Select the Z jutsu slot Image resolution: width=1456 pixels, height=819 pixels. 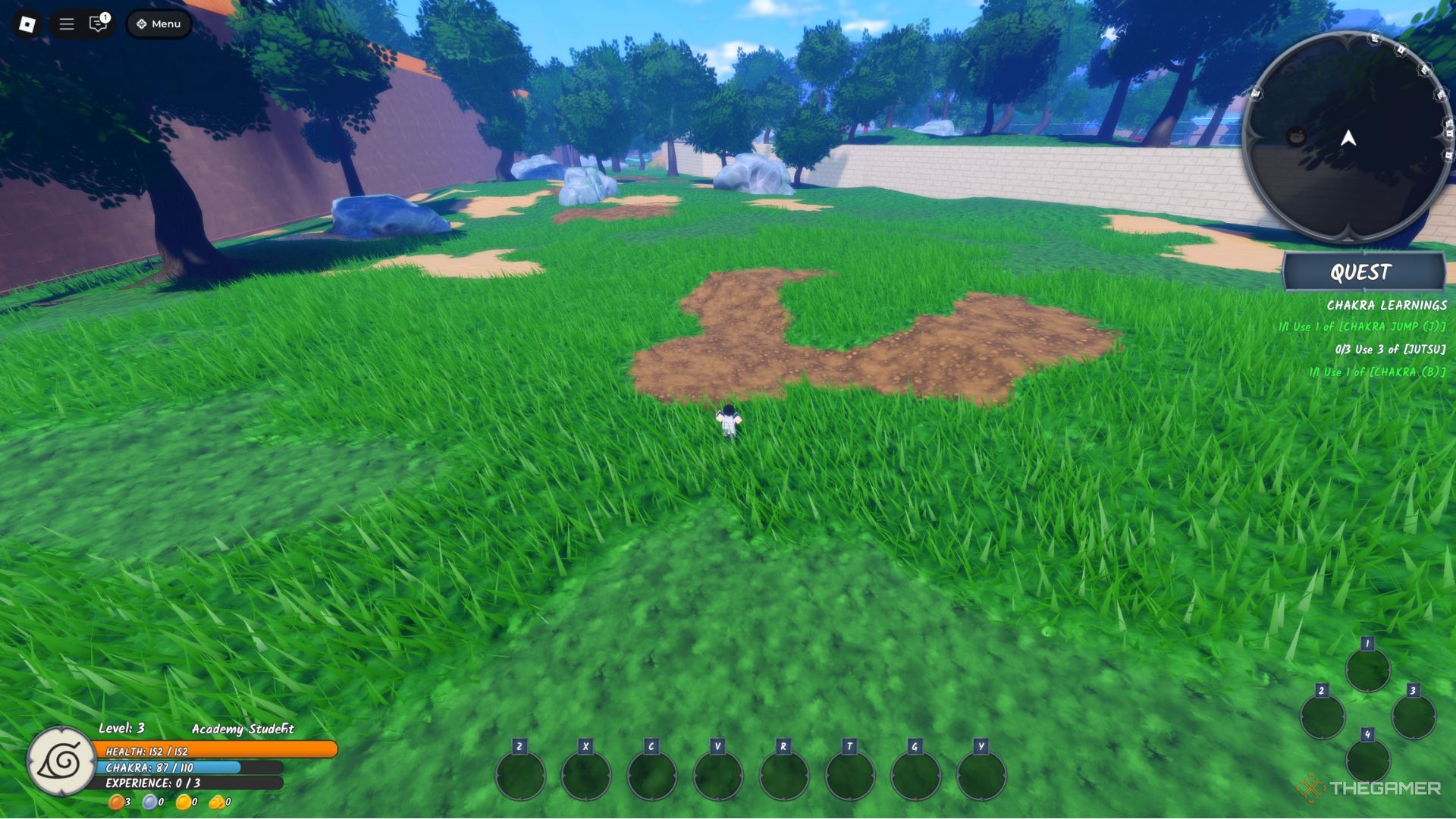point(520,775)
